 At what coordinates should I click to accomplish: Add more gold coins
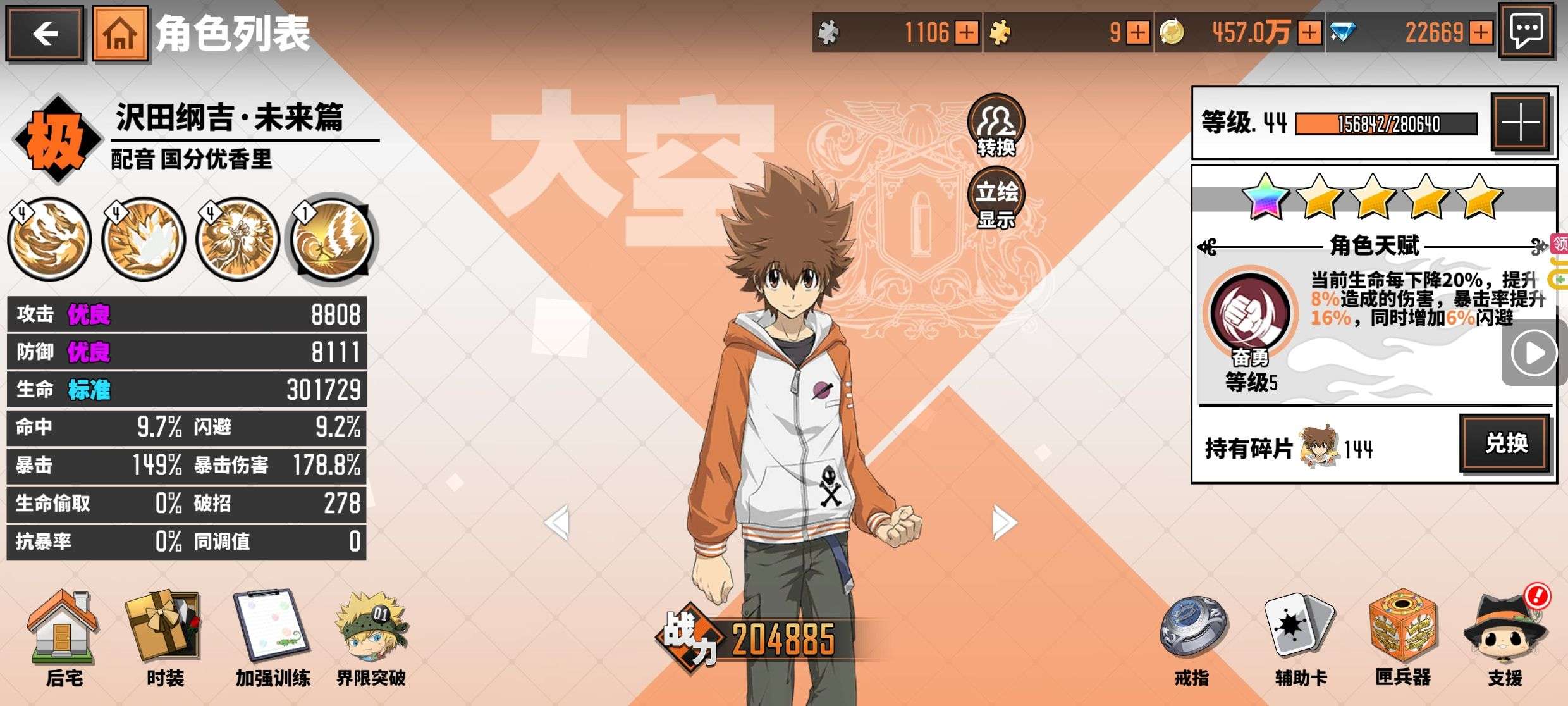(x=1309, y=32)
